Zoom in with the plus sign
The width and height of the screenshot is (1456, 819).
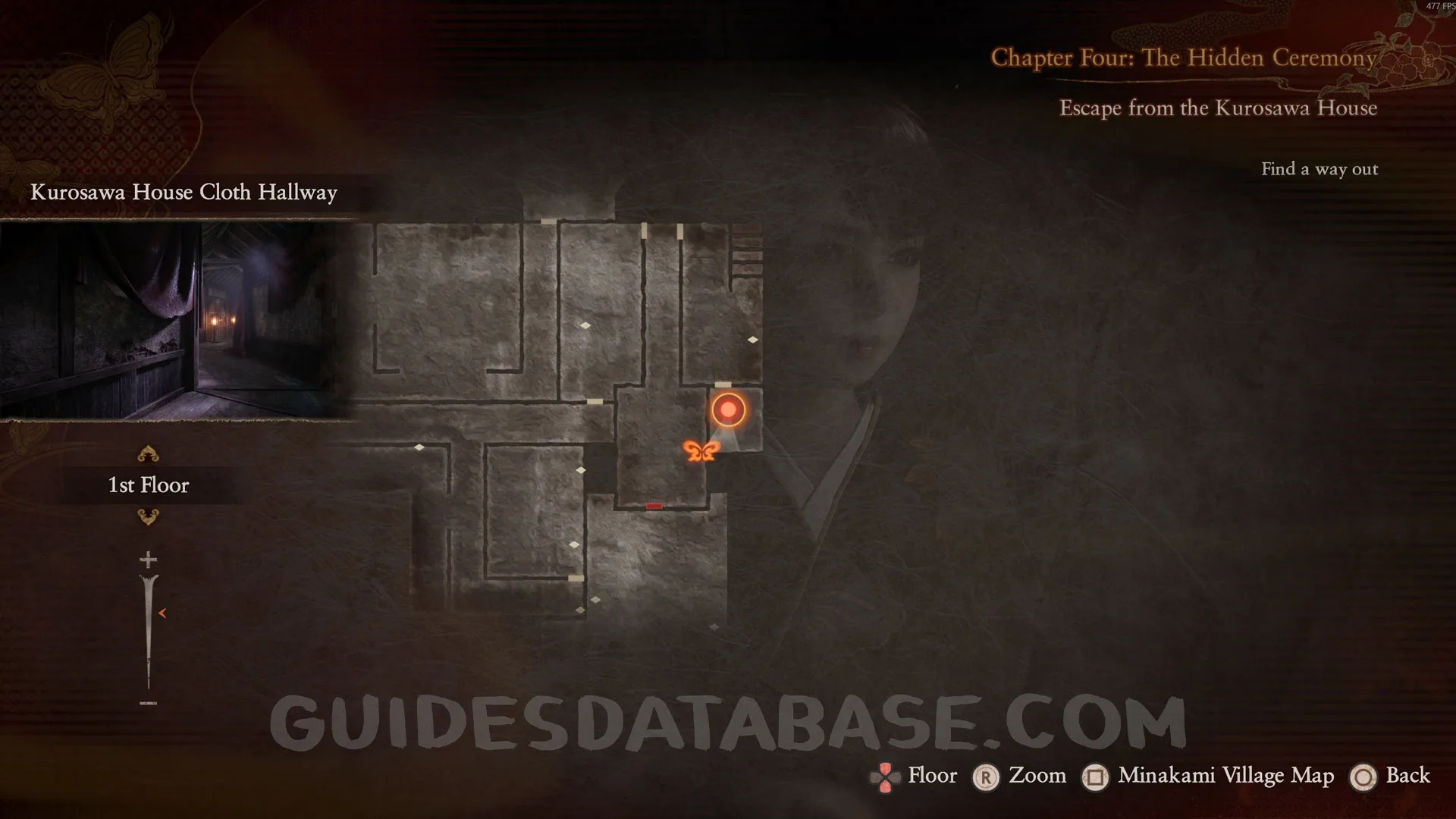(148, 560)
